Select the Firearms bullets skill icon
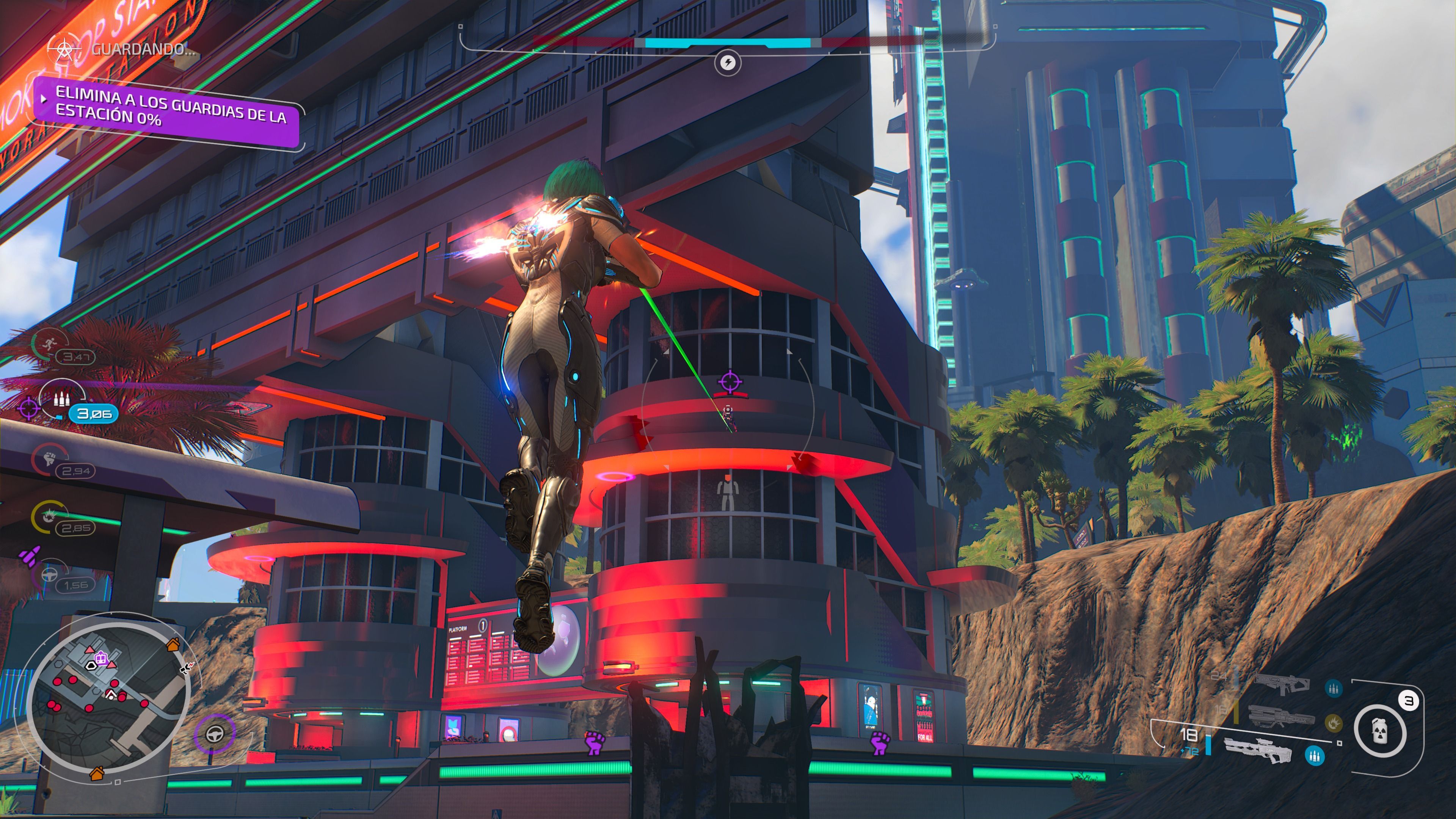The image size is (1456, 819). click(x=61, y=400)
